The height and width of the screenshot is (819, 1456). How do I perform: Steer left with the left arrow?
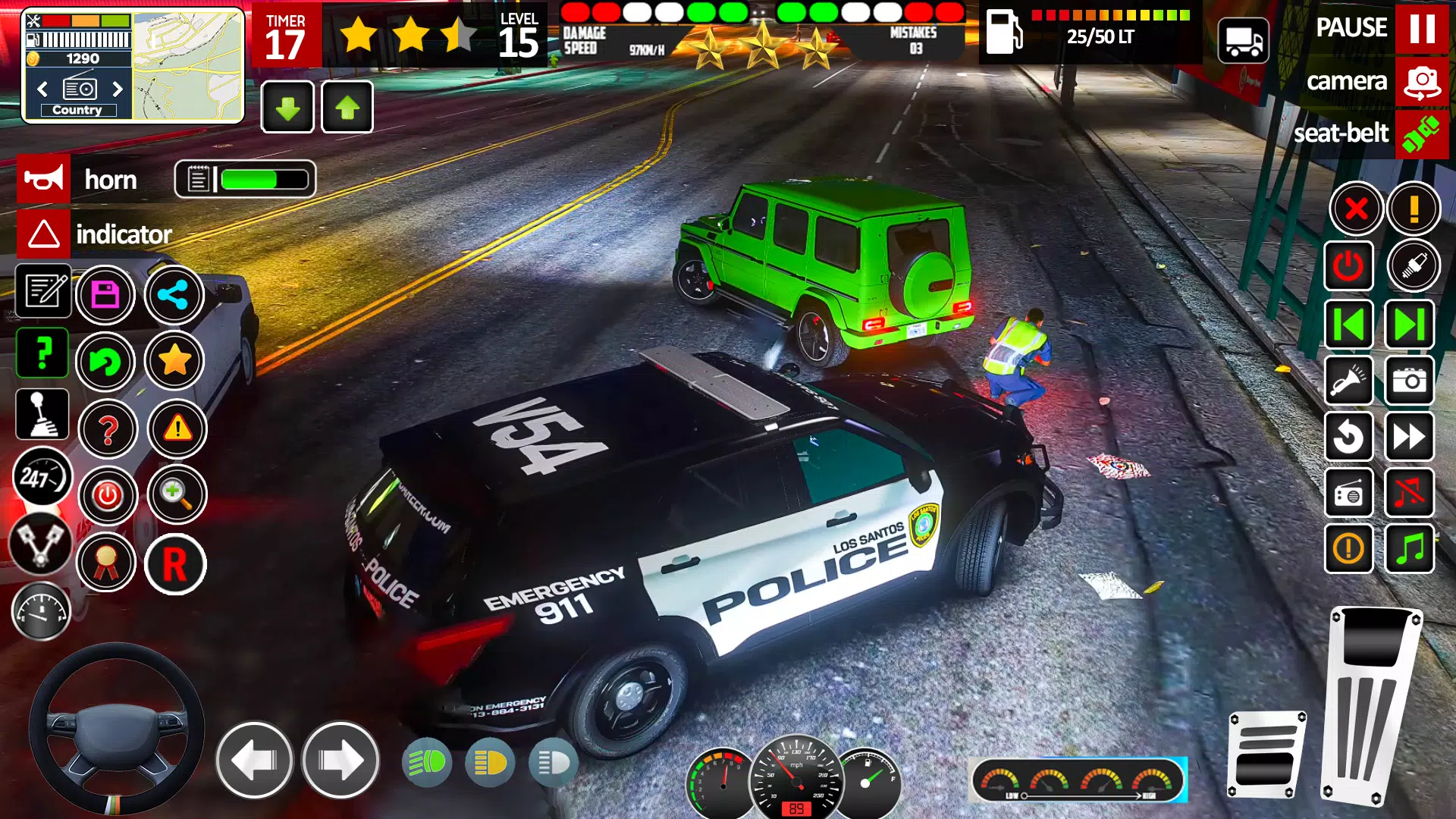(x=254, y=760)
